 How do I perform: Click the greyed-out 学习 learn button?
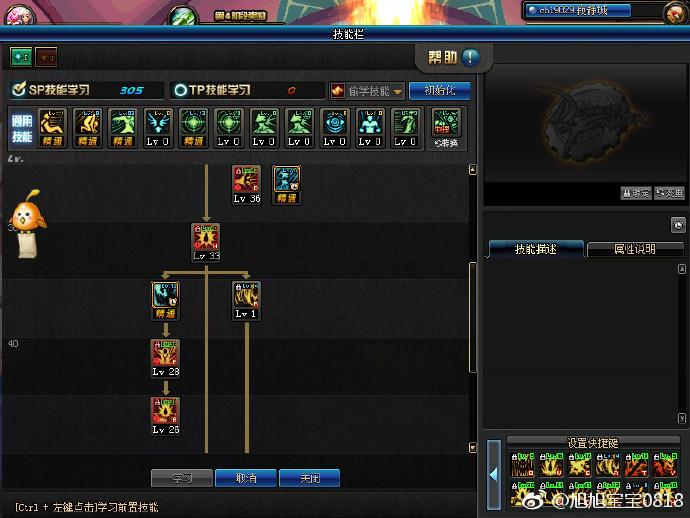[181, 478]
